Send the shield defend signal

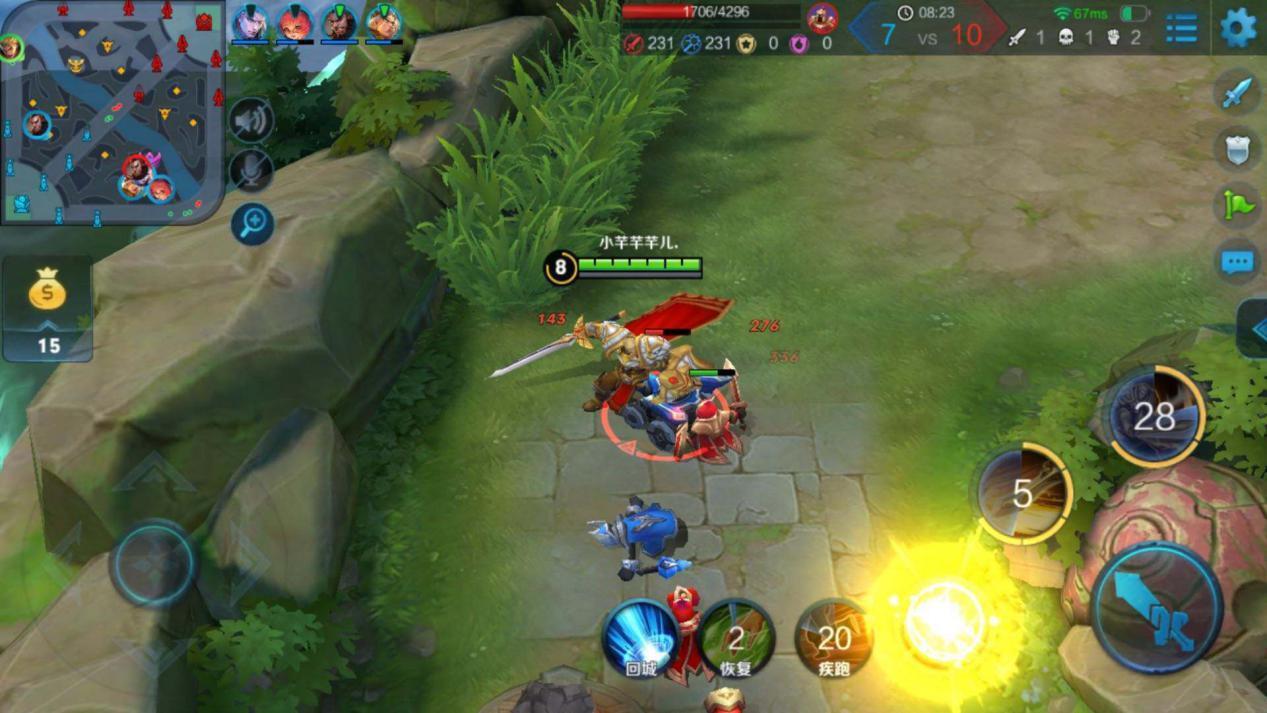coord(1237,149)
